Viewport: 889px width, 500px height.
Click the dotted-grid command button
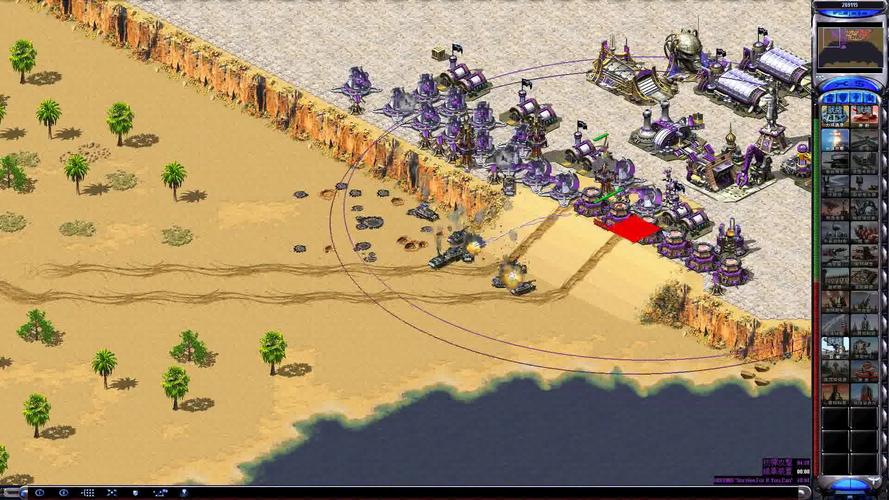tap(88, 493)
